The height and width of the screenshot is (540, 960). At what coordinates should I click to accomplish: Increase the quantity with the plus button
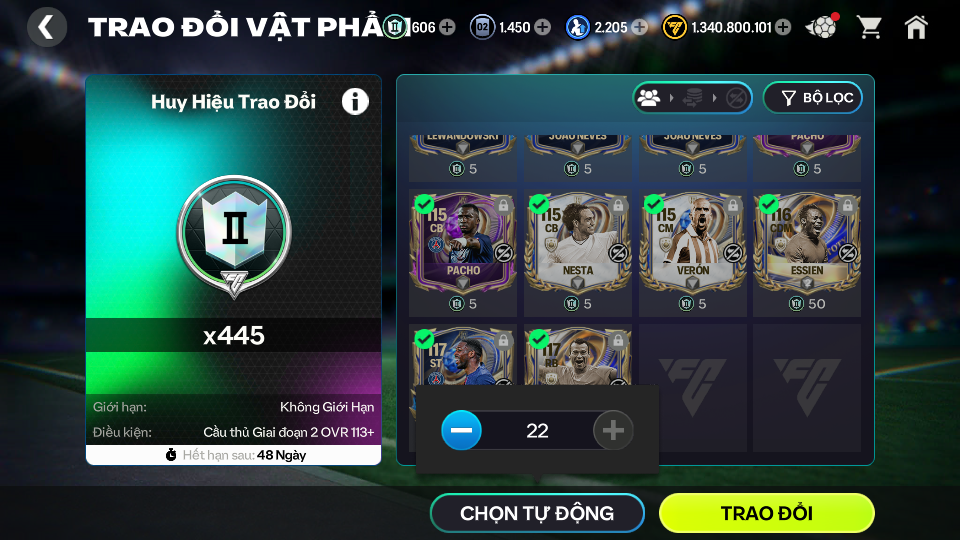point(613,431)
